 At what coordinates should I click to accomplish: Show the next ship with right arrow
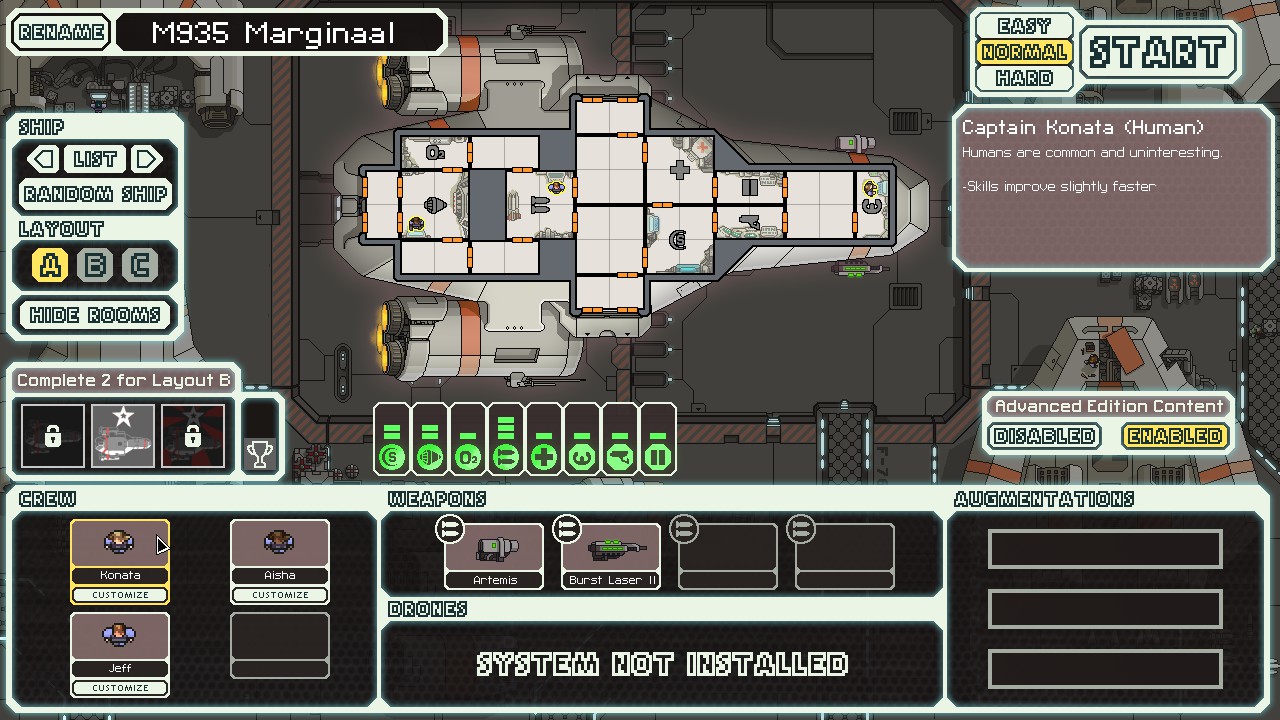point(147,159)
